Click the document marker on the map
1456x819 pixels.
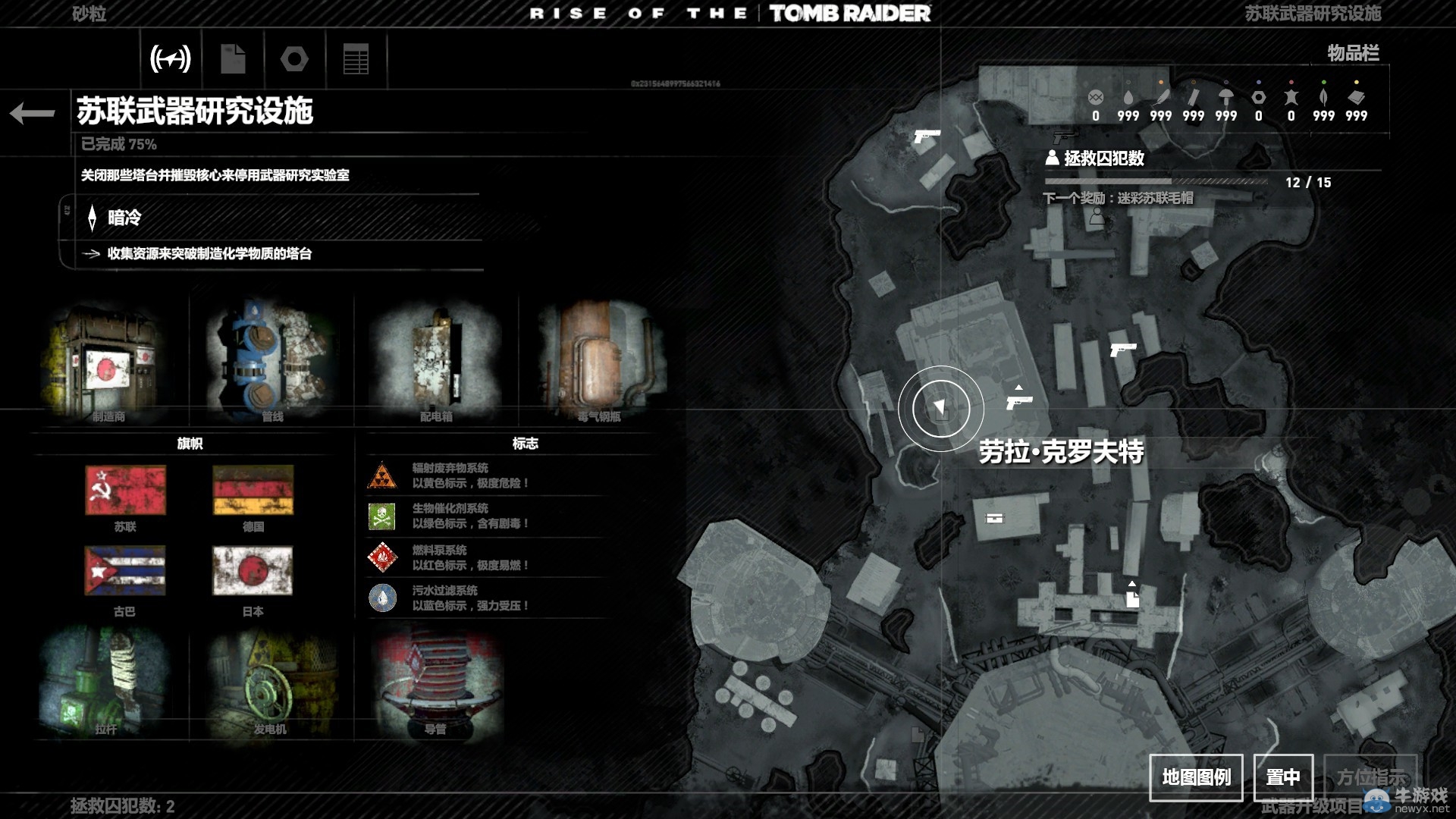click(1132, 599)
